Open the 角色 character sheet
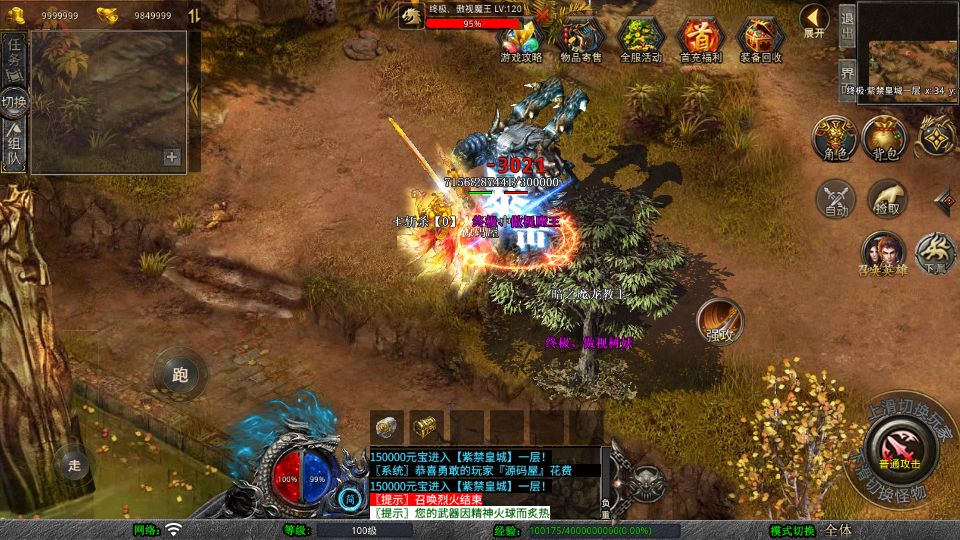This screenshot has width=960, height=540. tap(834, 138)
